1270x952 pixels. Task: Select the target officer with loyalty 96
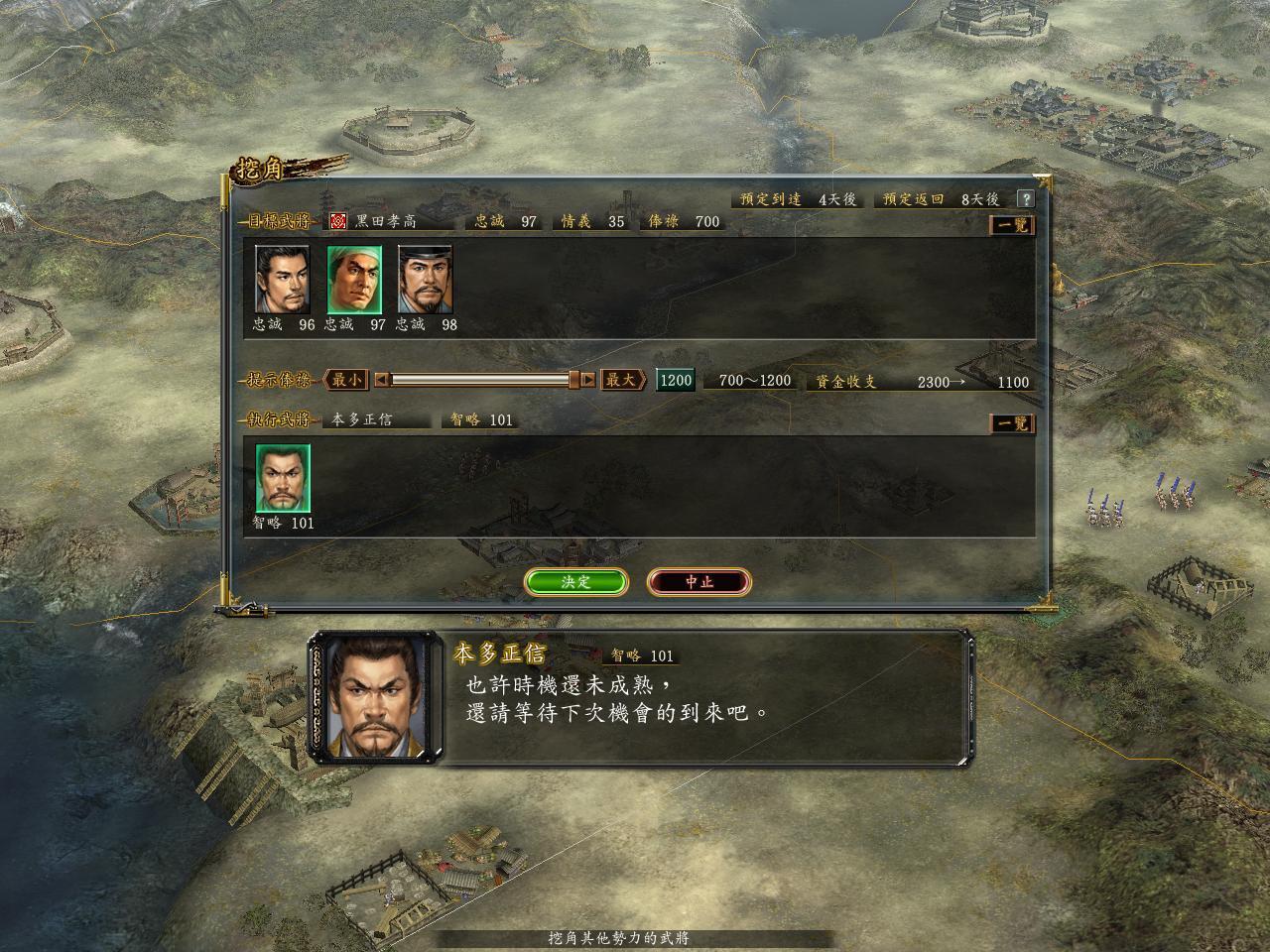tap(283, 280)
